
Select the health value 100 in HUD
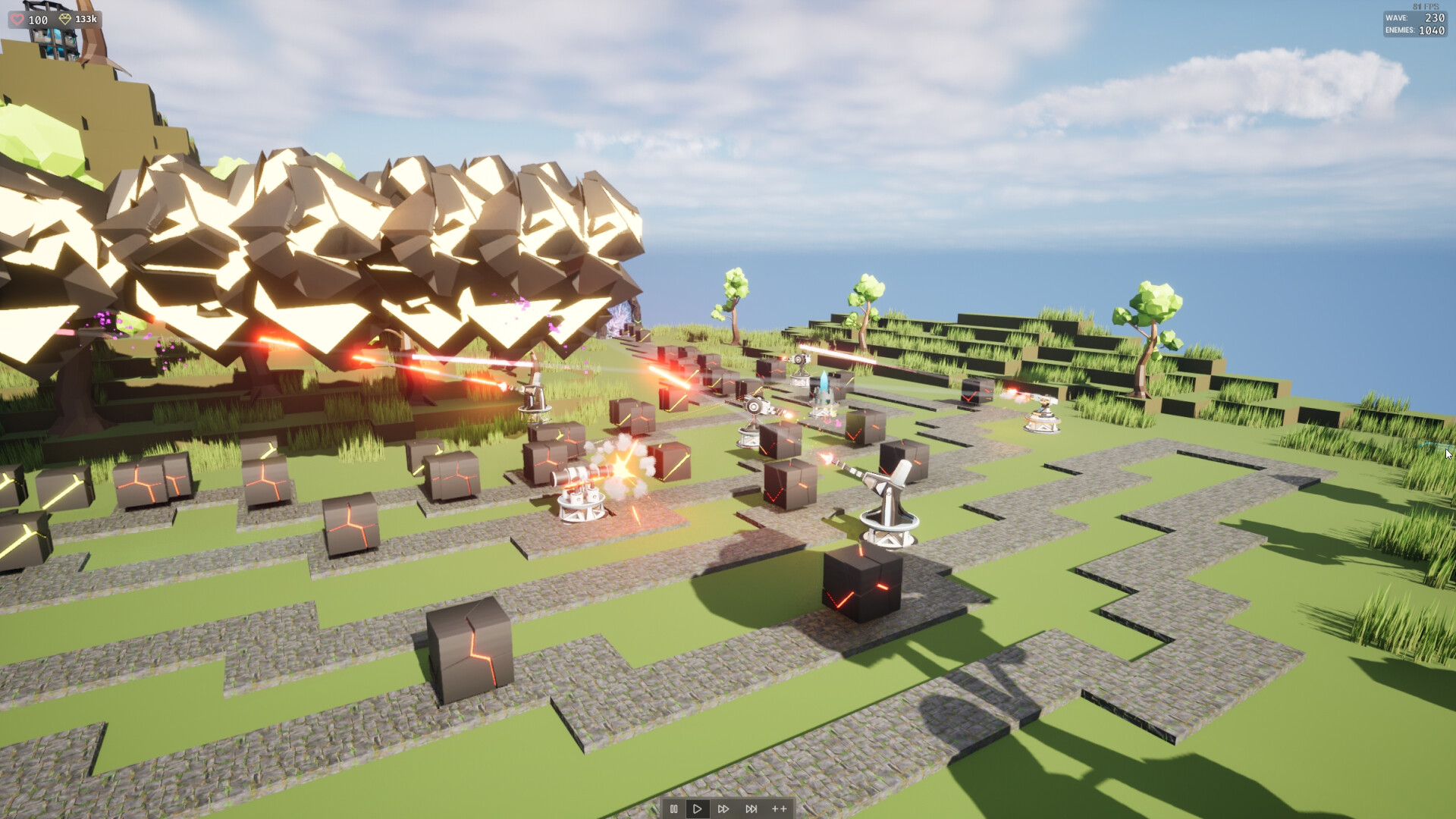(38, 20)
